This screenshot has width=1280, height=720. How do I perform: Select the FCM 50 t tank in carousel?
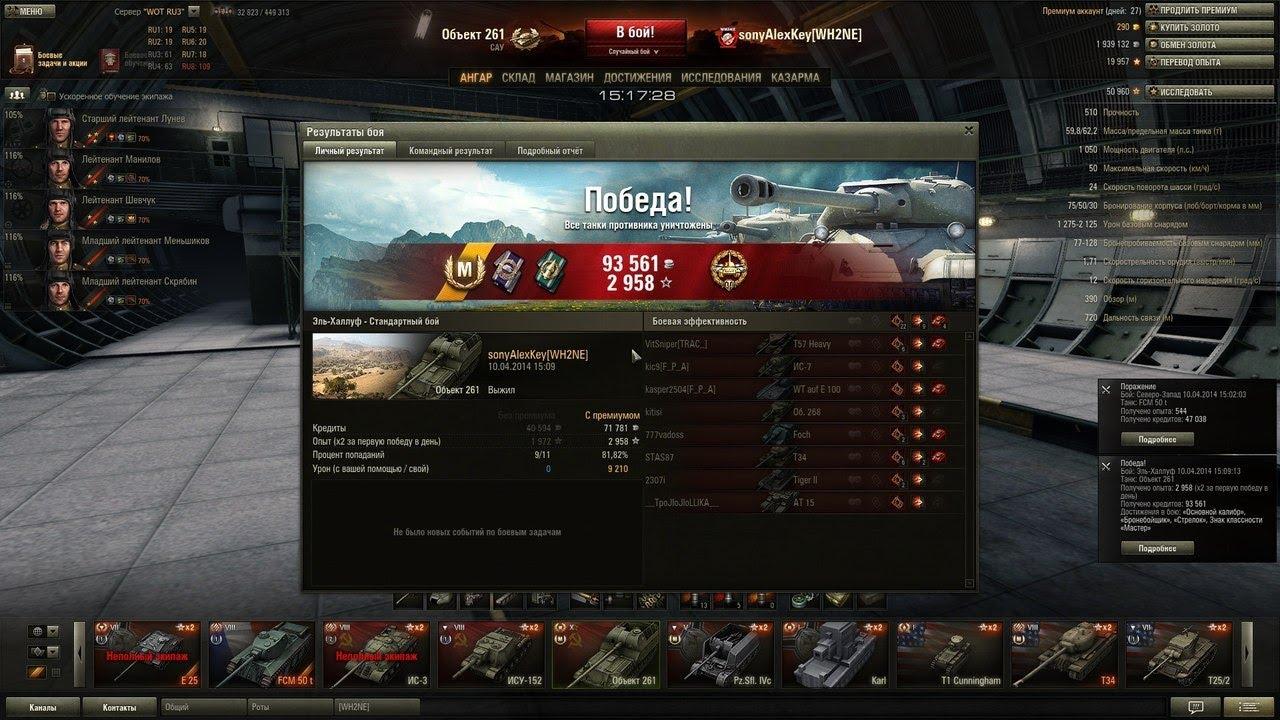(260, 655)
